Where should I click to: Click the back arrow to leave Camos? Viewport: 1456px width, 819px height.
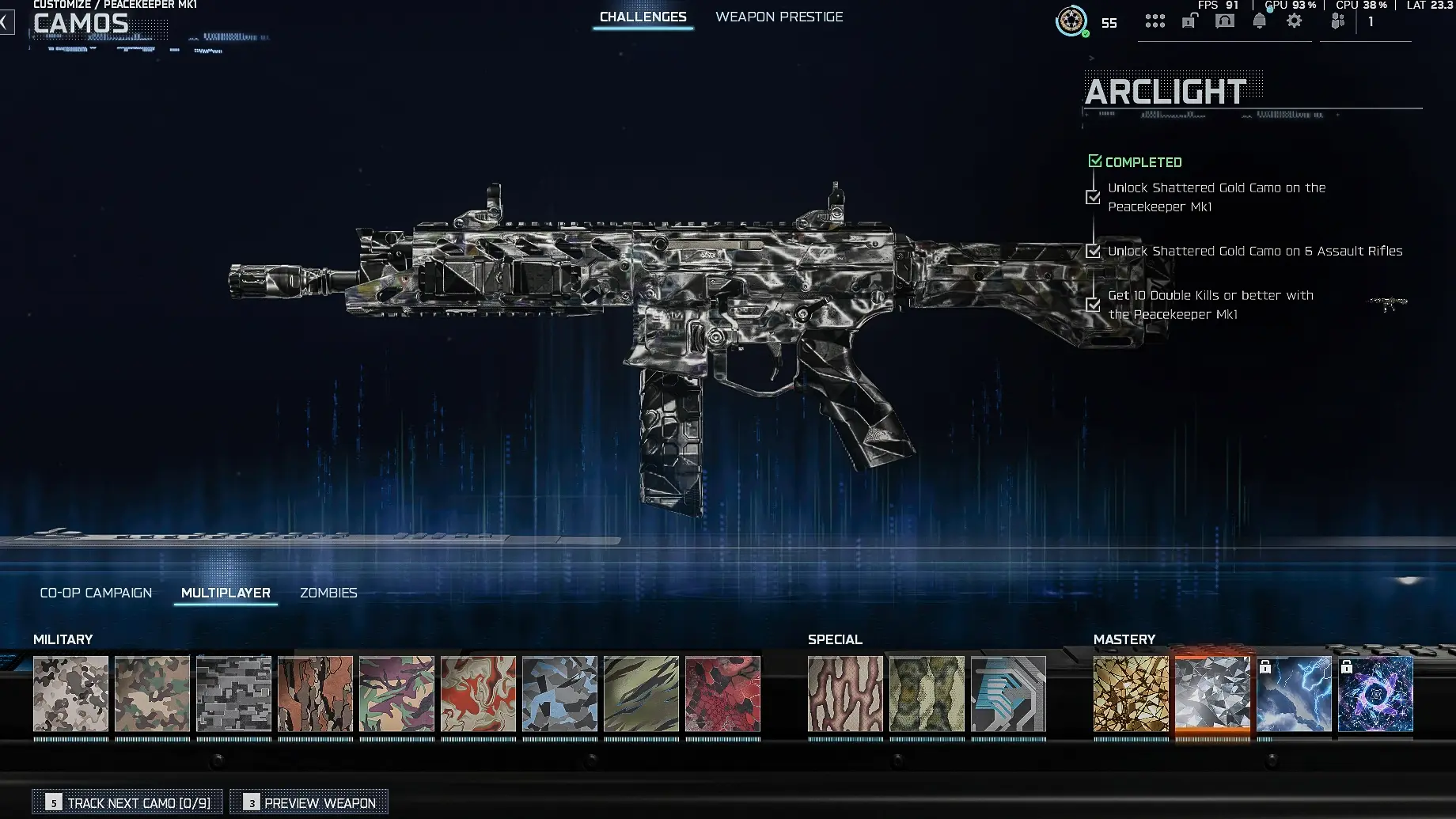pos(6,21)
